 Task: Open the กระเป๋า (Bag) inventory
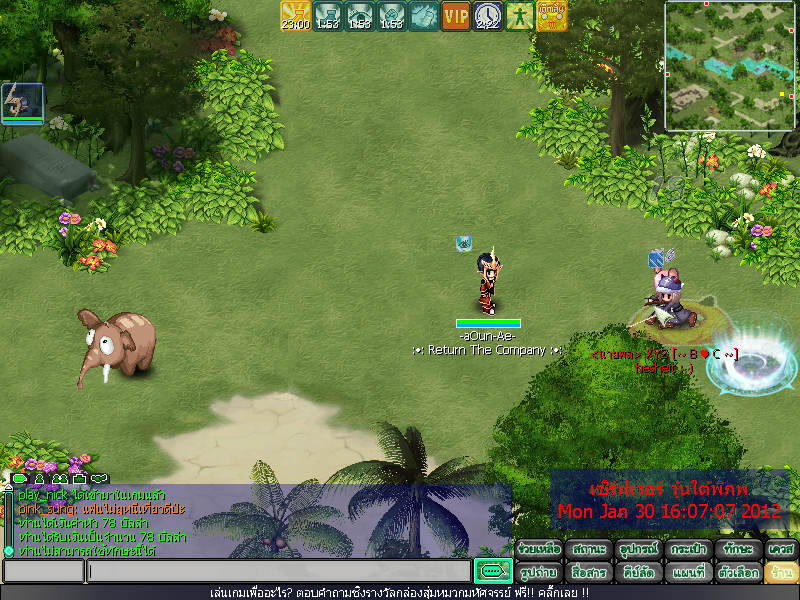pos(688,549)
